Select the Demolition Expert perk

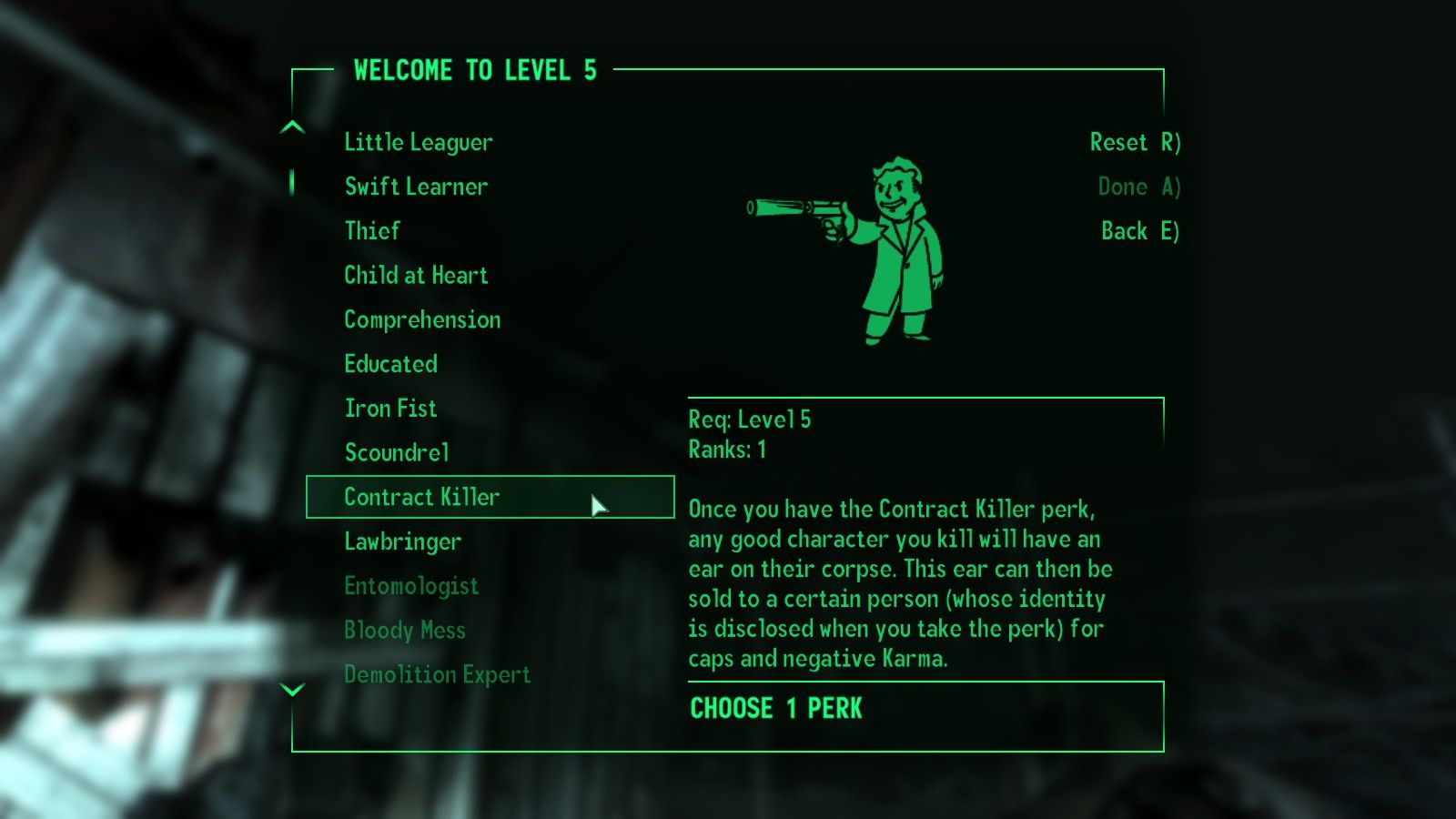[437, 674]
